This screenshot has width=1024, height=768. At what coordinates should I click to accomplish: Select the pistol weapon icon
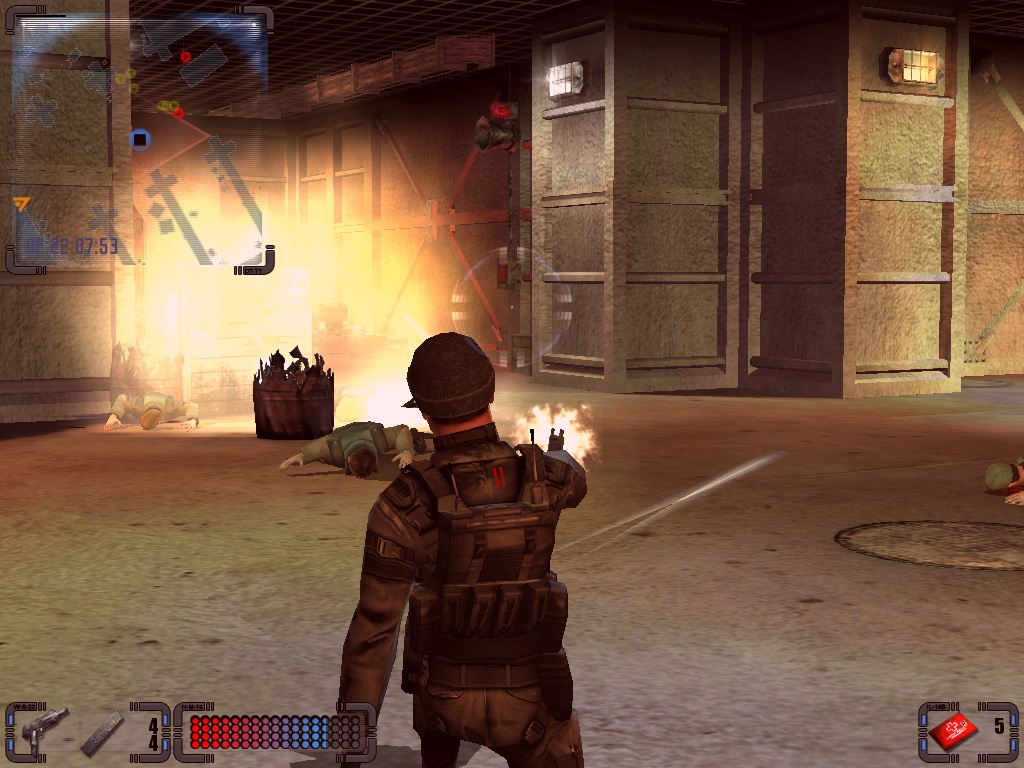click(42, 728)
